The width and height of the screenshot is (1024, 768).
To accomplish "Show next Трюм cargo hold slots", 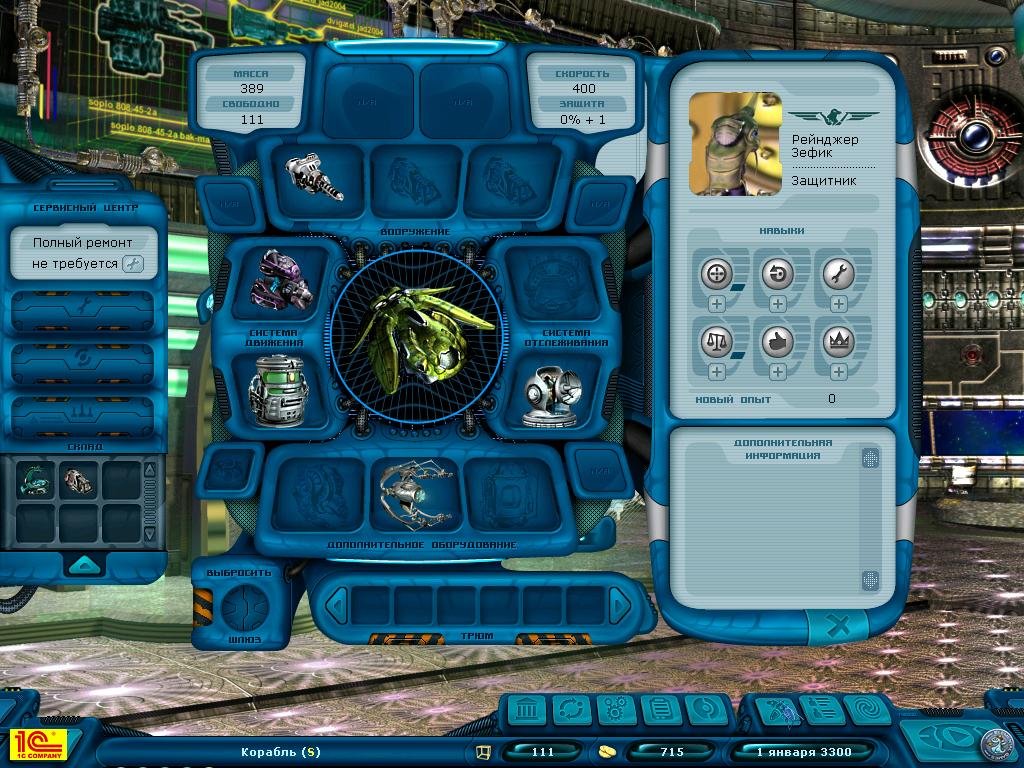I will tap(620, 604).
